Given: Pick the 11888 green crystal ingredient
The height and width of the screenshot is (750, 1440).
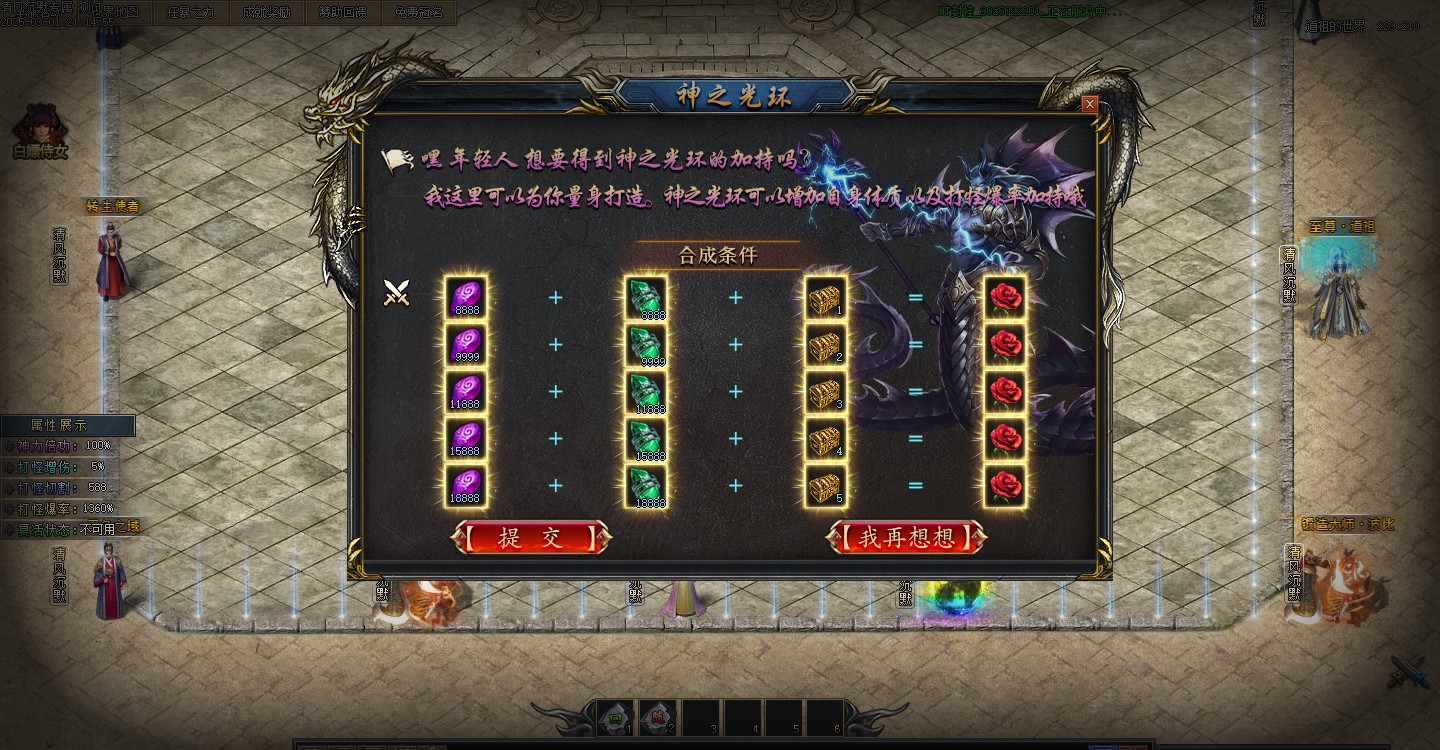Looking at the screenshot, I should click(645, 393).
